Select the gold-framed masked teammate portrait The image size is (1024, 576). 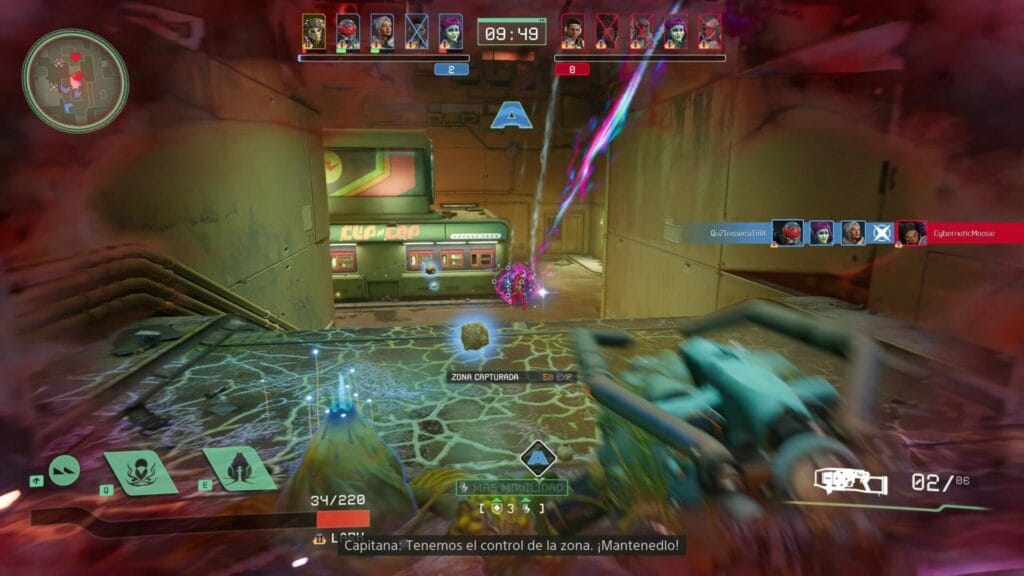[x=314, y=31]
